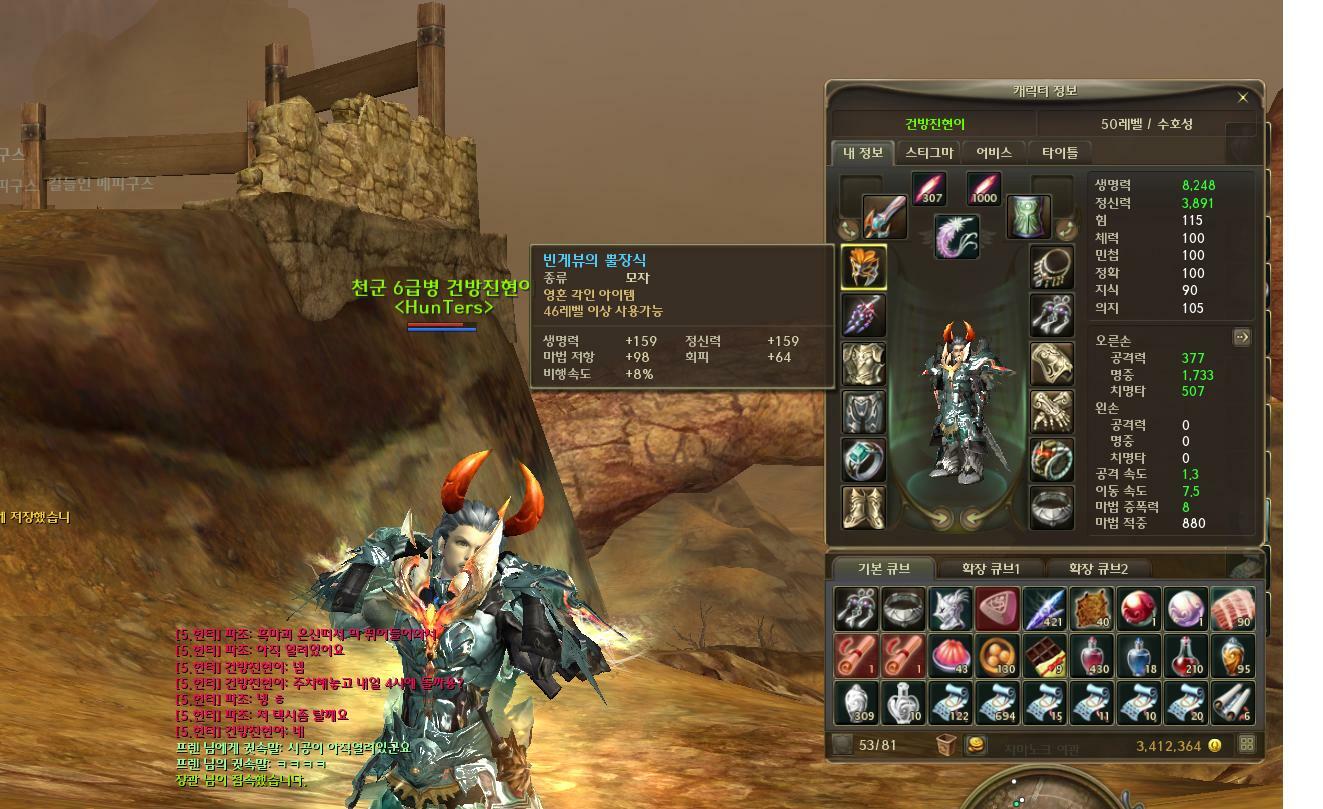Click the equipped sword weapon slot
Screen dimensions: 1323x809
(x=885, y=216)
